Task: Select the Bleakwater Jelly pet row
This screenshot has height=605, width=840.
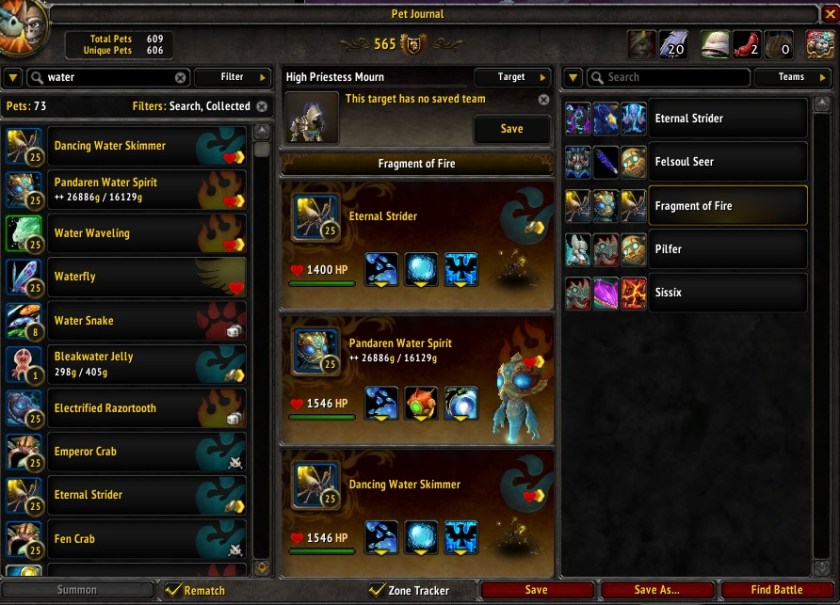Action: pos(125,364)
